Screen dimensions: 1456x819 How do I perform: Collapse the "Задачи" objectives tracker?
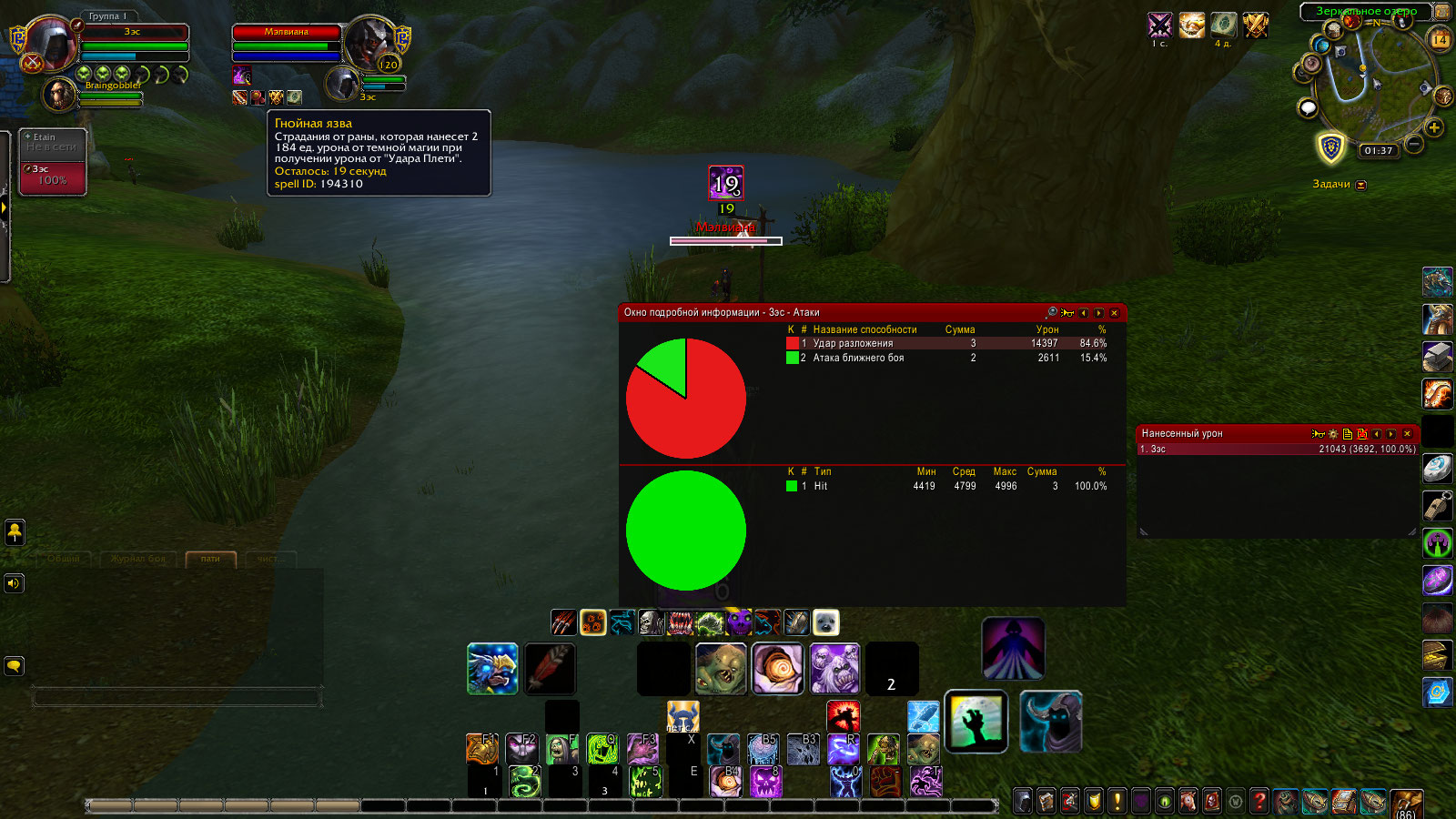pos(1361,185)
